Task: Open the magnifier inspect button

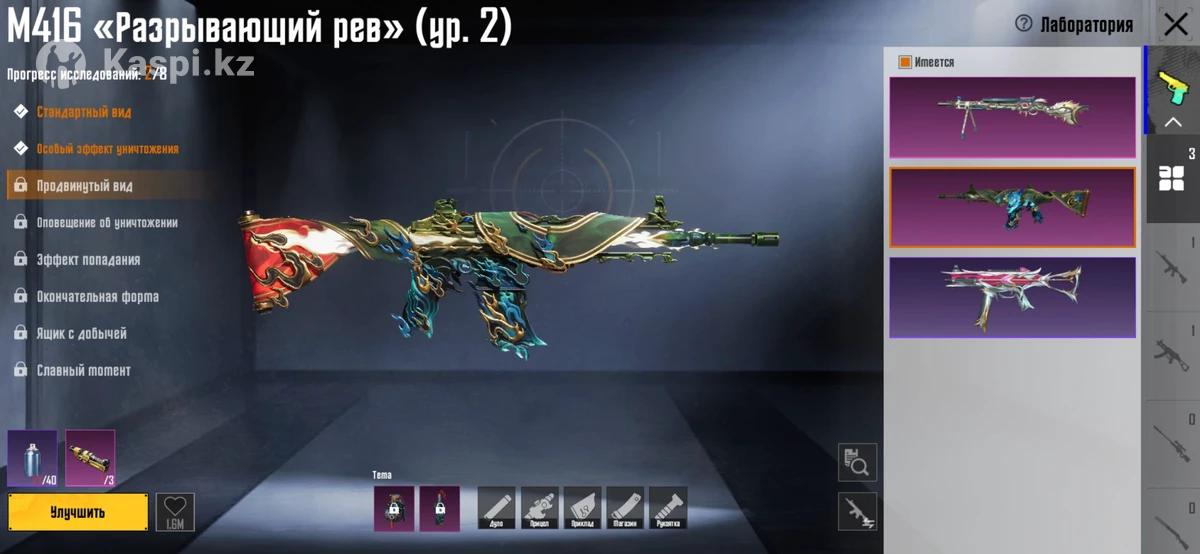Action: point(857,462)
